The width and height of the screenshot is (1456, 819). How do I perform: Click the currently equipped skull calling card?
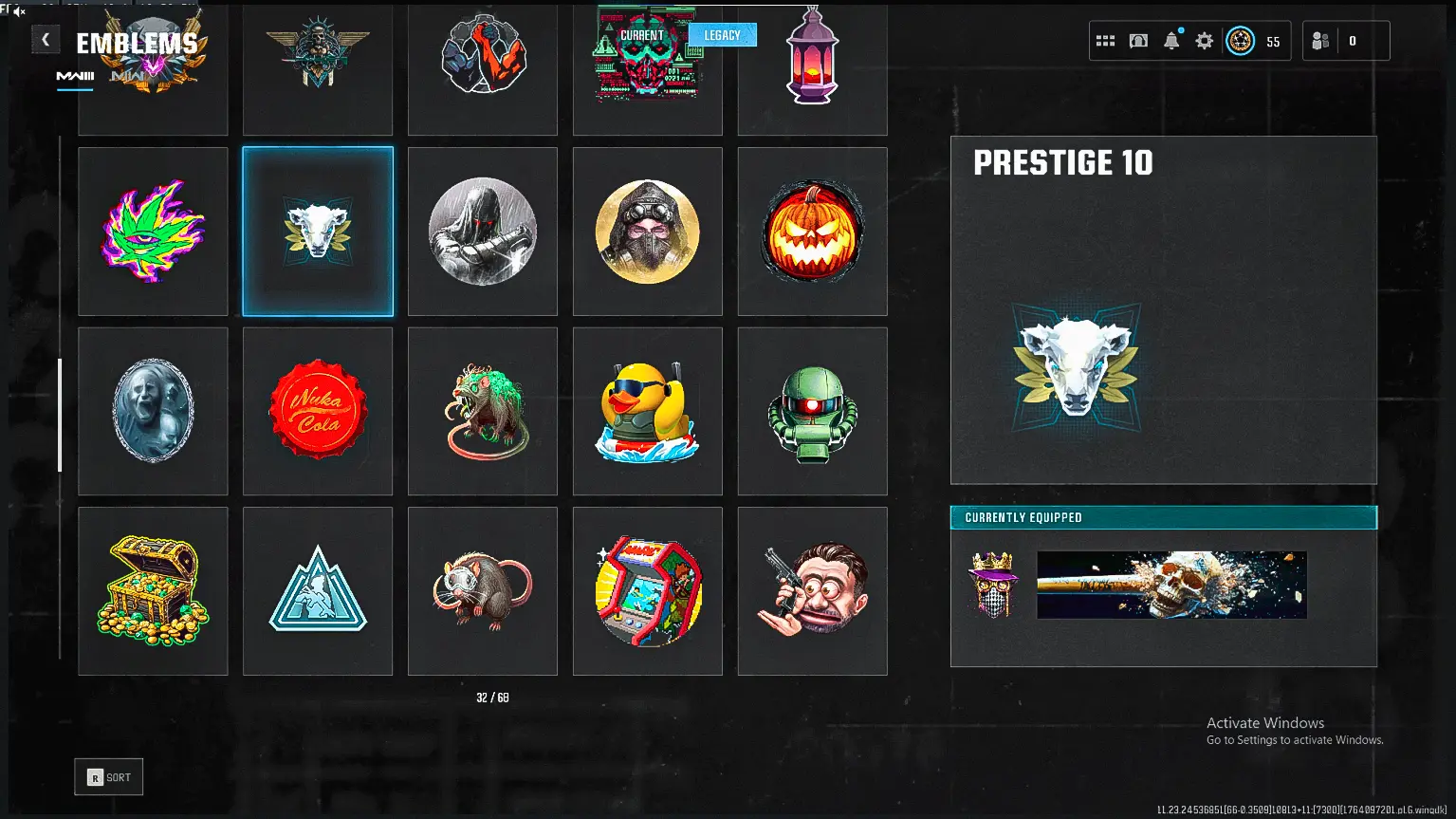tap(1172, 585)
